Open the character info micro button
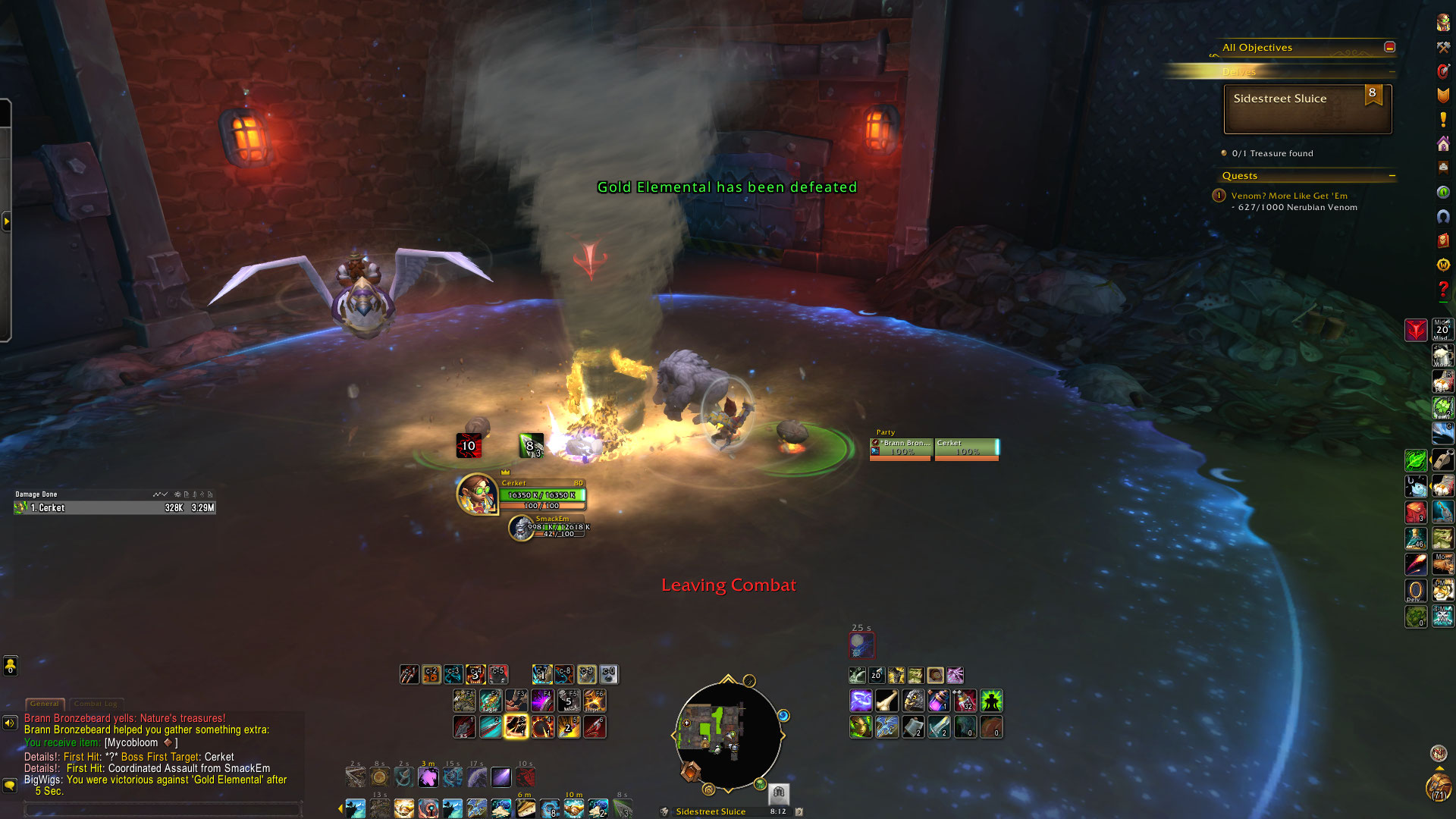The width and height of the screenshot is (1456, 819). 1443,23
